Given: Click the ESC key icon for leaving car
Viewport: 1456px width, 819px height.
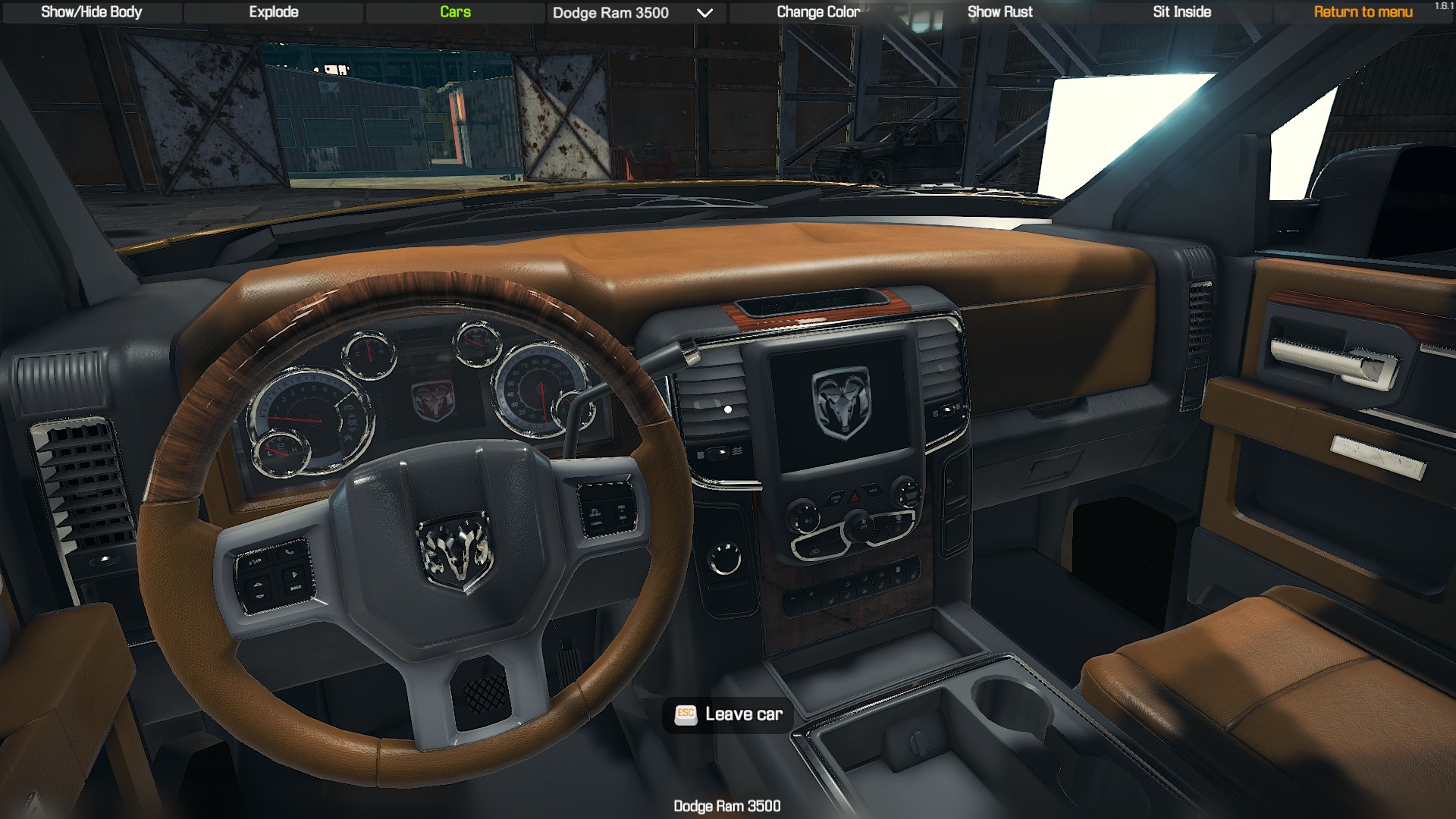Looking at the screenshot, I should [x=685, y=713].
